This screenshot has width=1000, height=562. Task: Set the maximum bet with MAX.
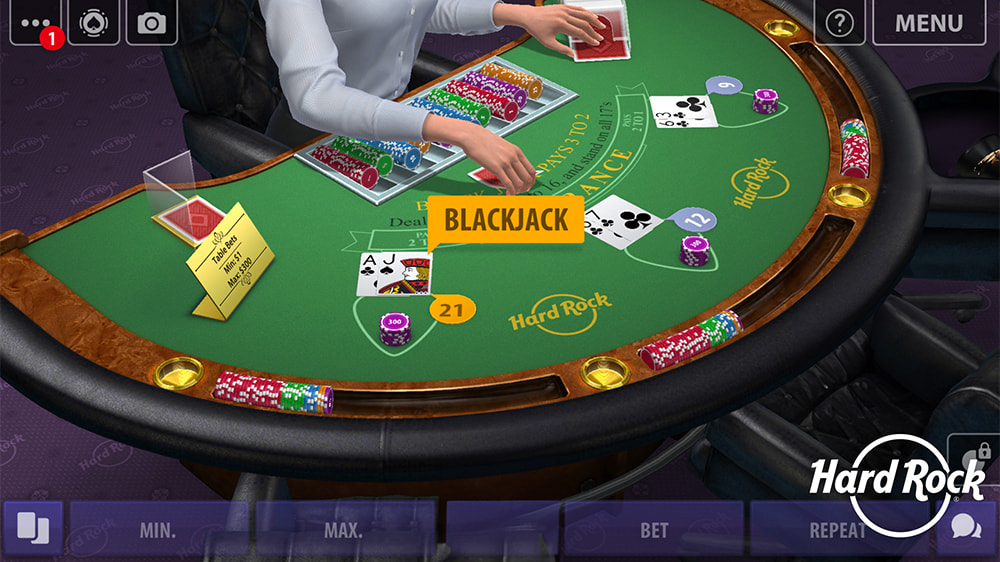coord(345,529)
